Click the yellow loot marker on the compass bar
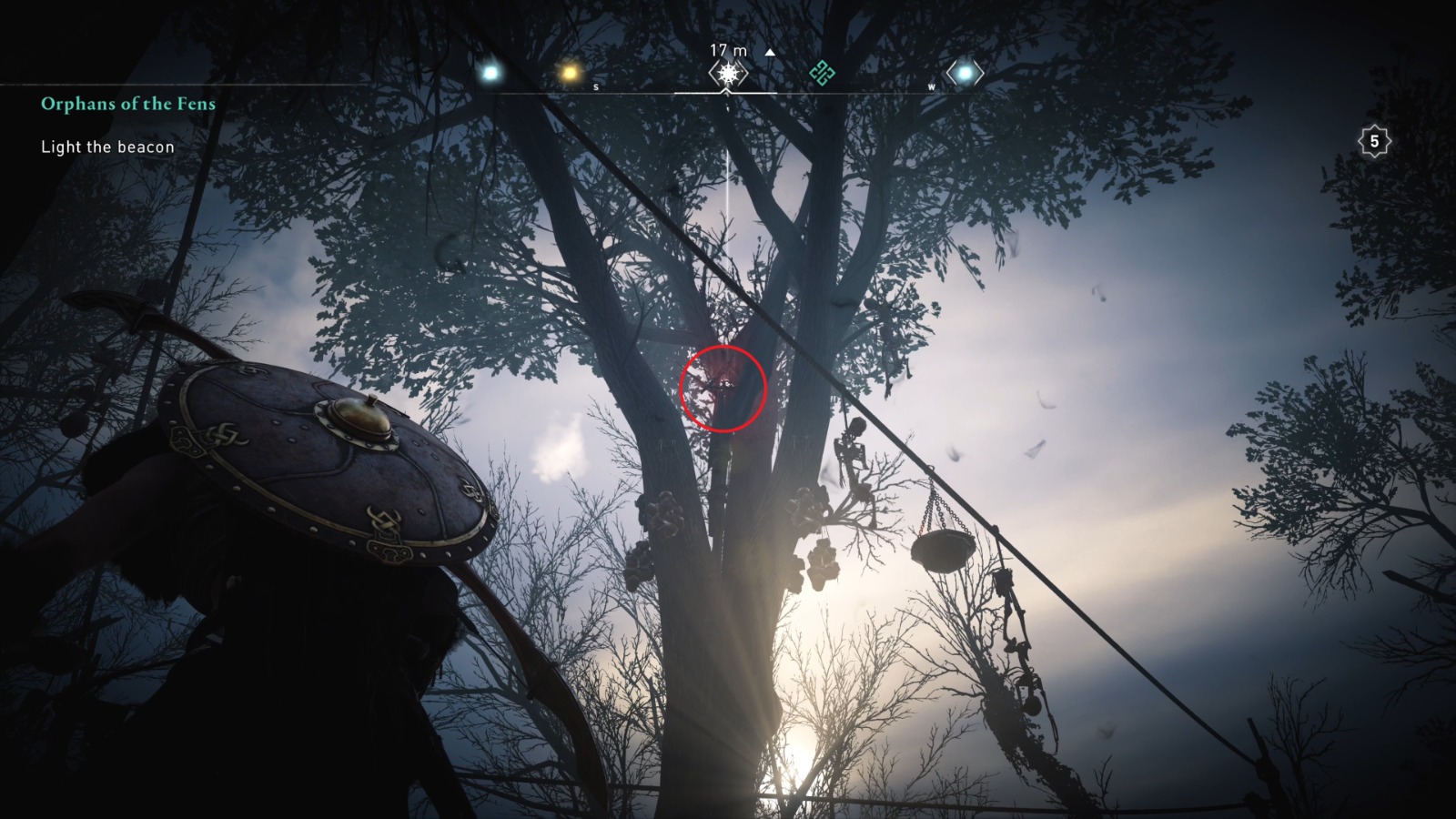This screenshot has height=819, width=1456. [569, 72]
